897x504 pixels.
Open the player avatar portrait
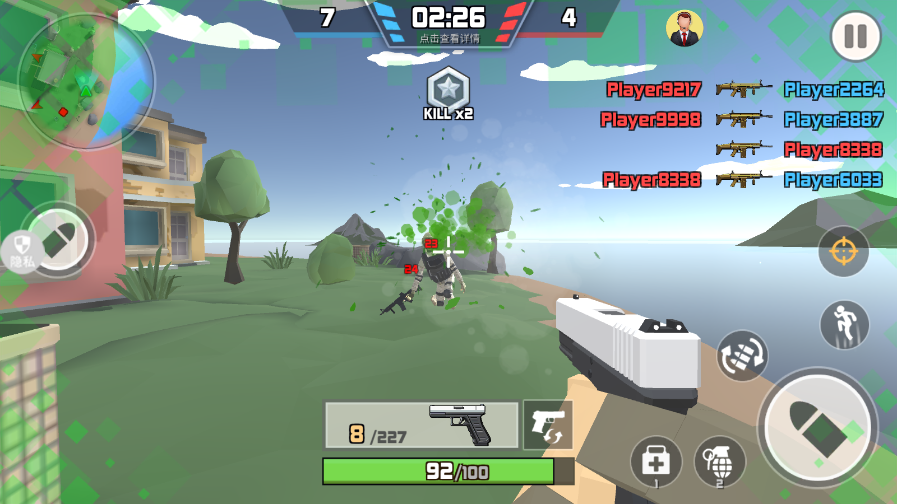(x=684, y=29)
